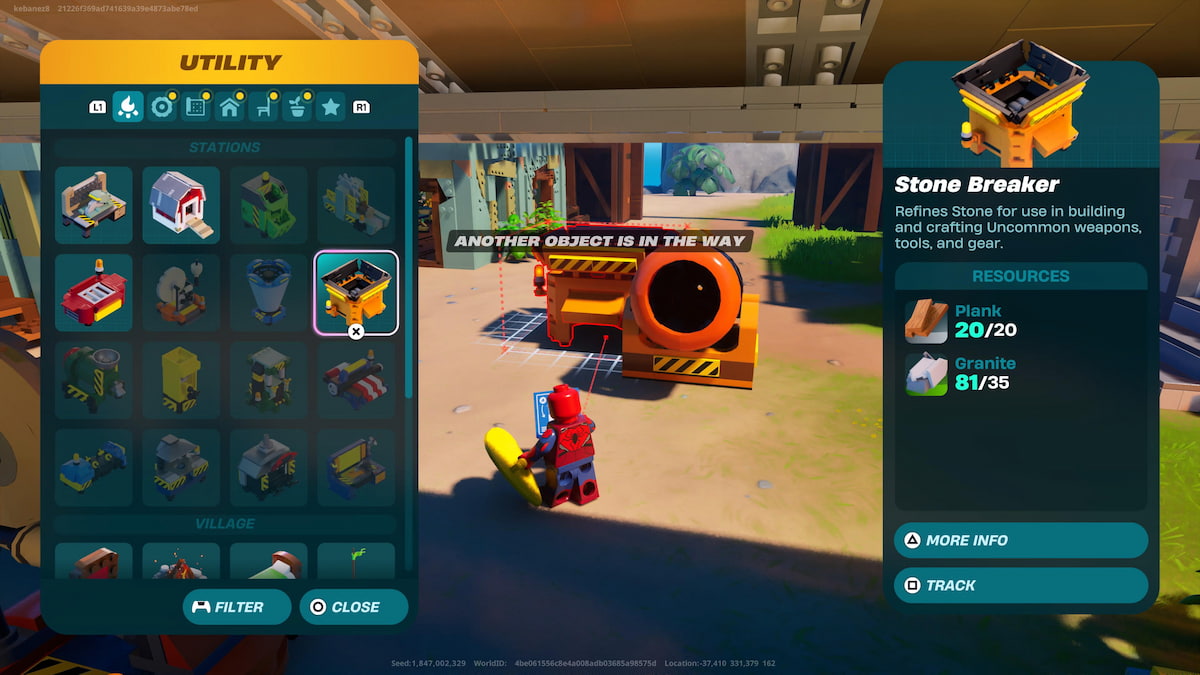Pick the green machine station tile
Viewport: 1200px width, 675px height.
coord(268,205)
